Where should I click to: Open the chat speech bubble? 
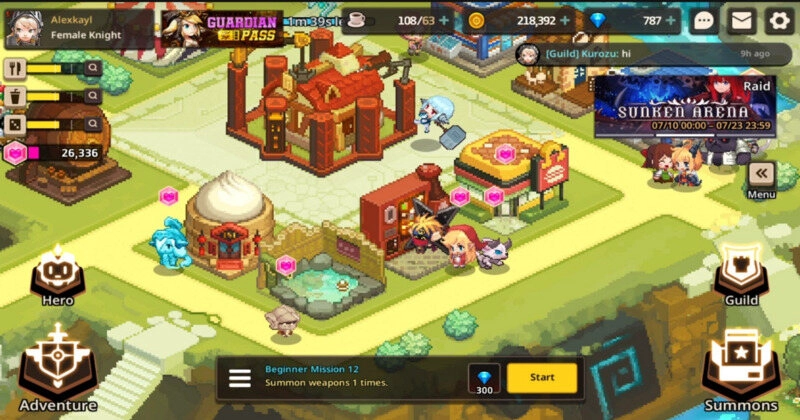(704, 20)
